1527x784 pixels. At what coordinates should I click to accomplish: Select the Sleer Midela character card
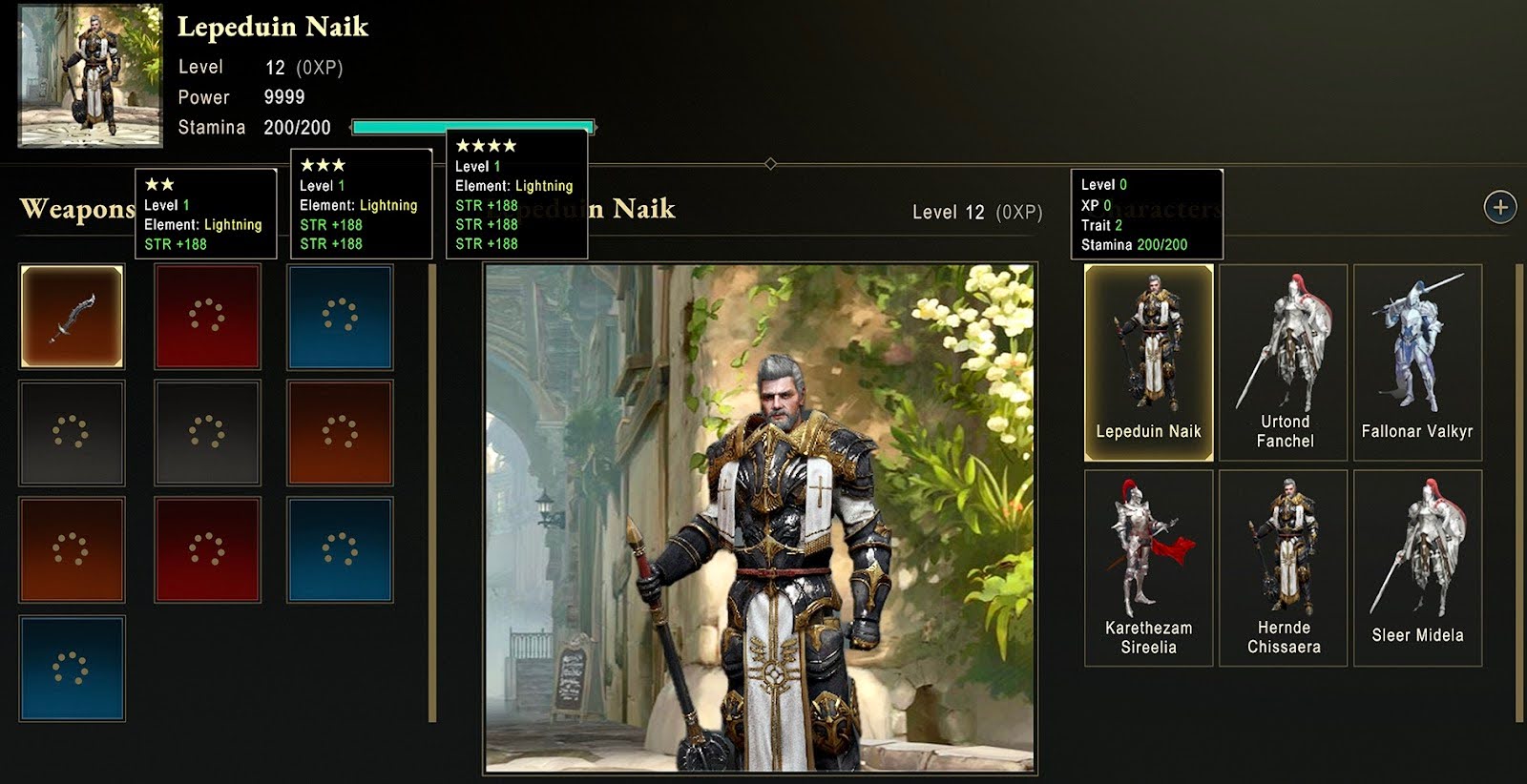click(x=1417, y=567)
